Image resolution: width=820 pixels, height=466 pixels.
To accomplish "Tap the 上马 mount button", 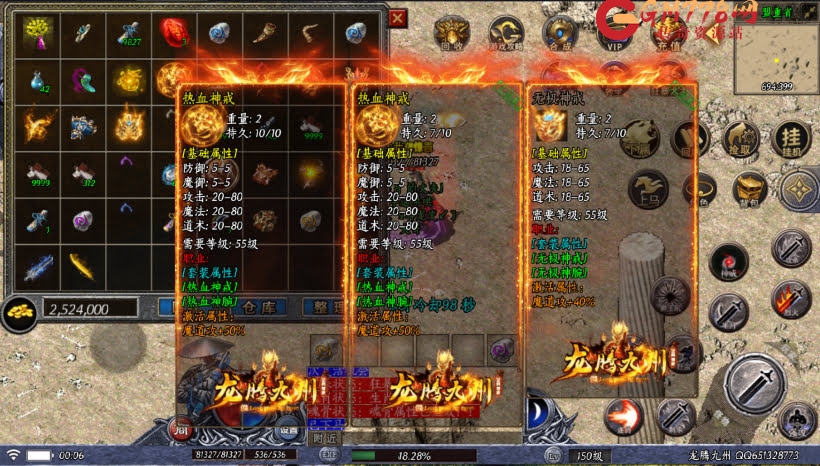I will pos(648,190).
